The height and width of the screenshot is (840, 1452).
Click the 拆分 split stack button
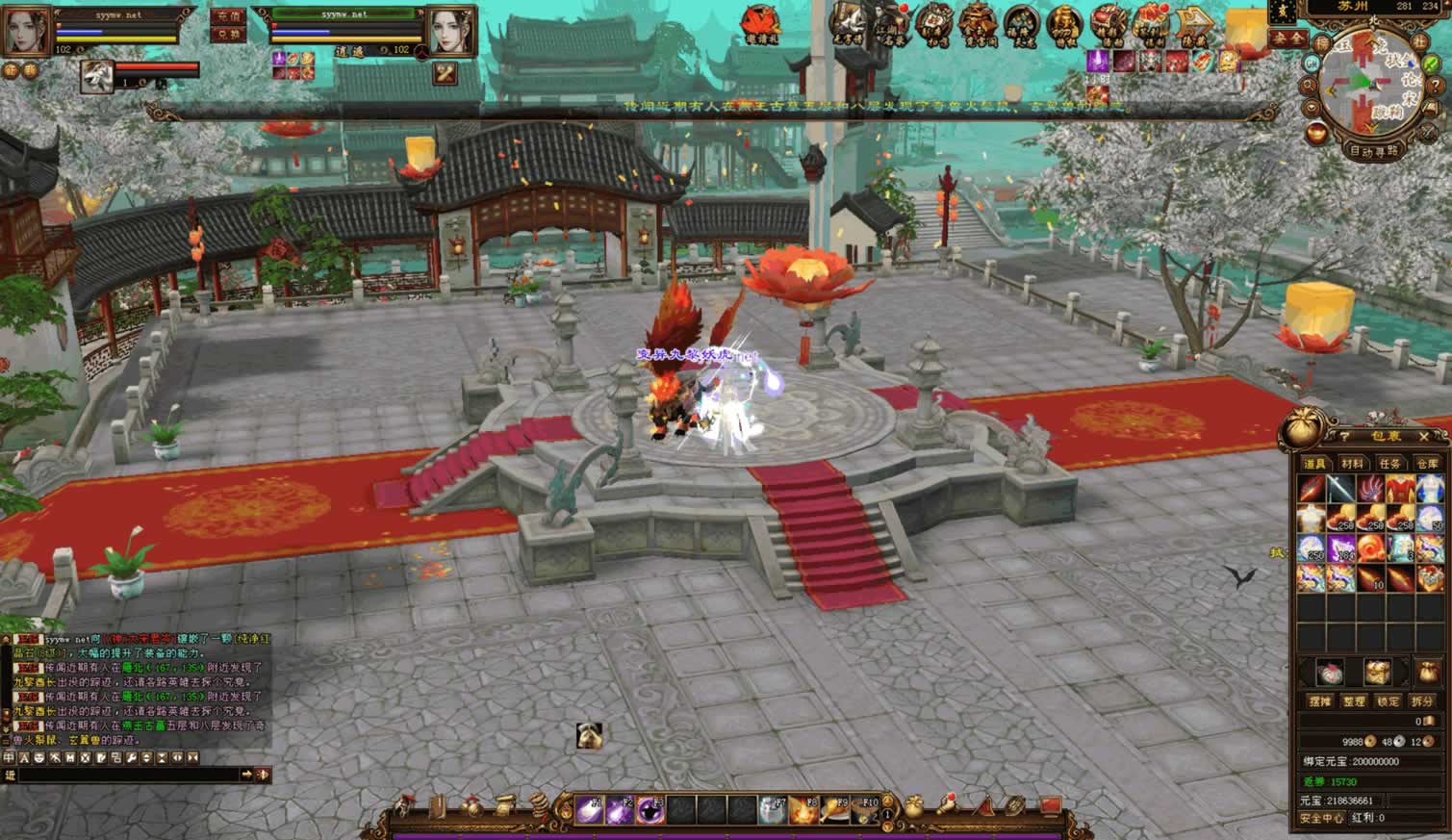[1421, 701]
